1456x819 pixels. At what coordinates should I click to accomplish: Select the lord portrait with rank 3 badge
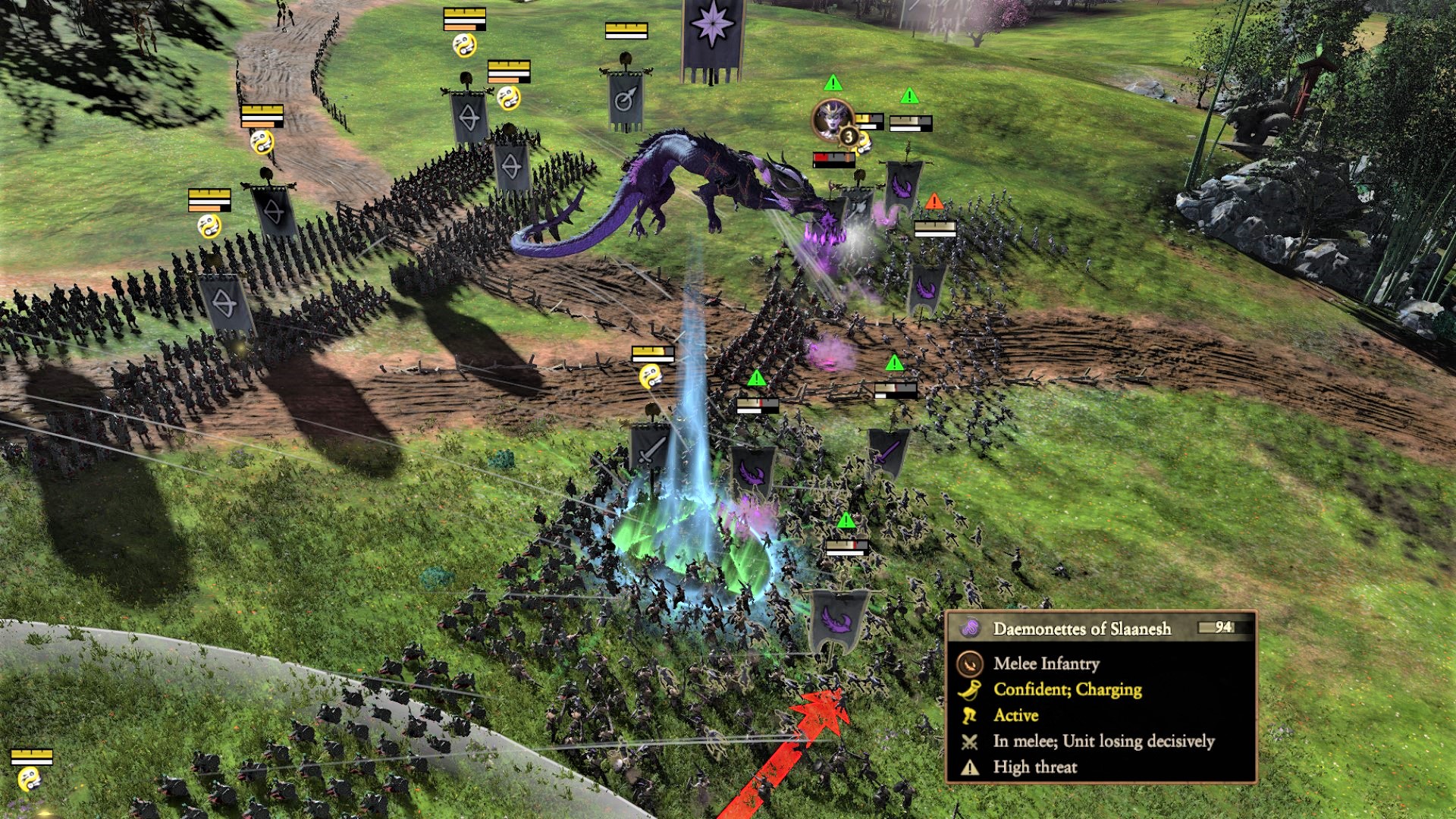(833, 118)
